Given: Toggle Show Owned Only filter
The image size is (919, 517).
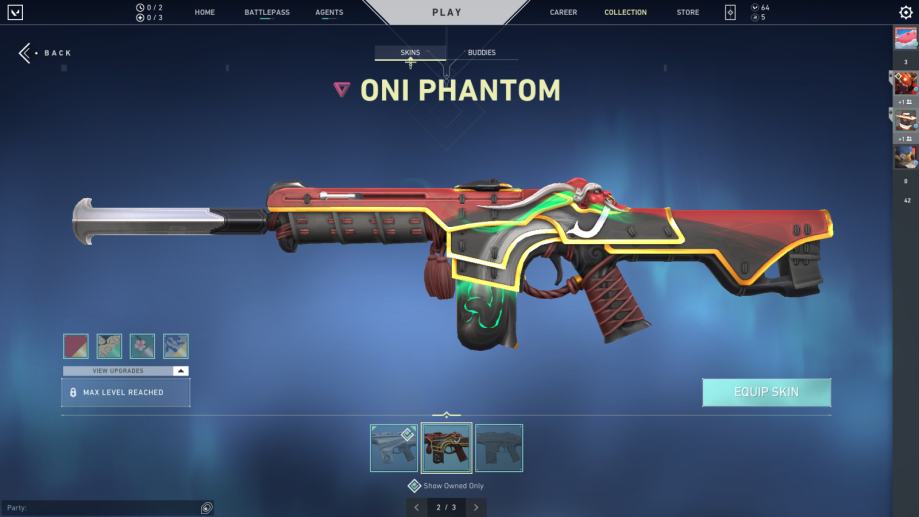Looking at the screenshot, I should [414, 486].
